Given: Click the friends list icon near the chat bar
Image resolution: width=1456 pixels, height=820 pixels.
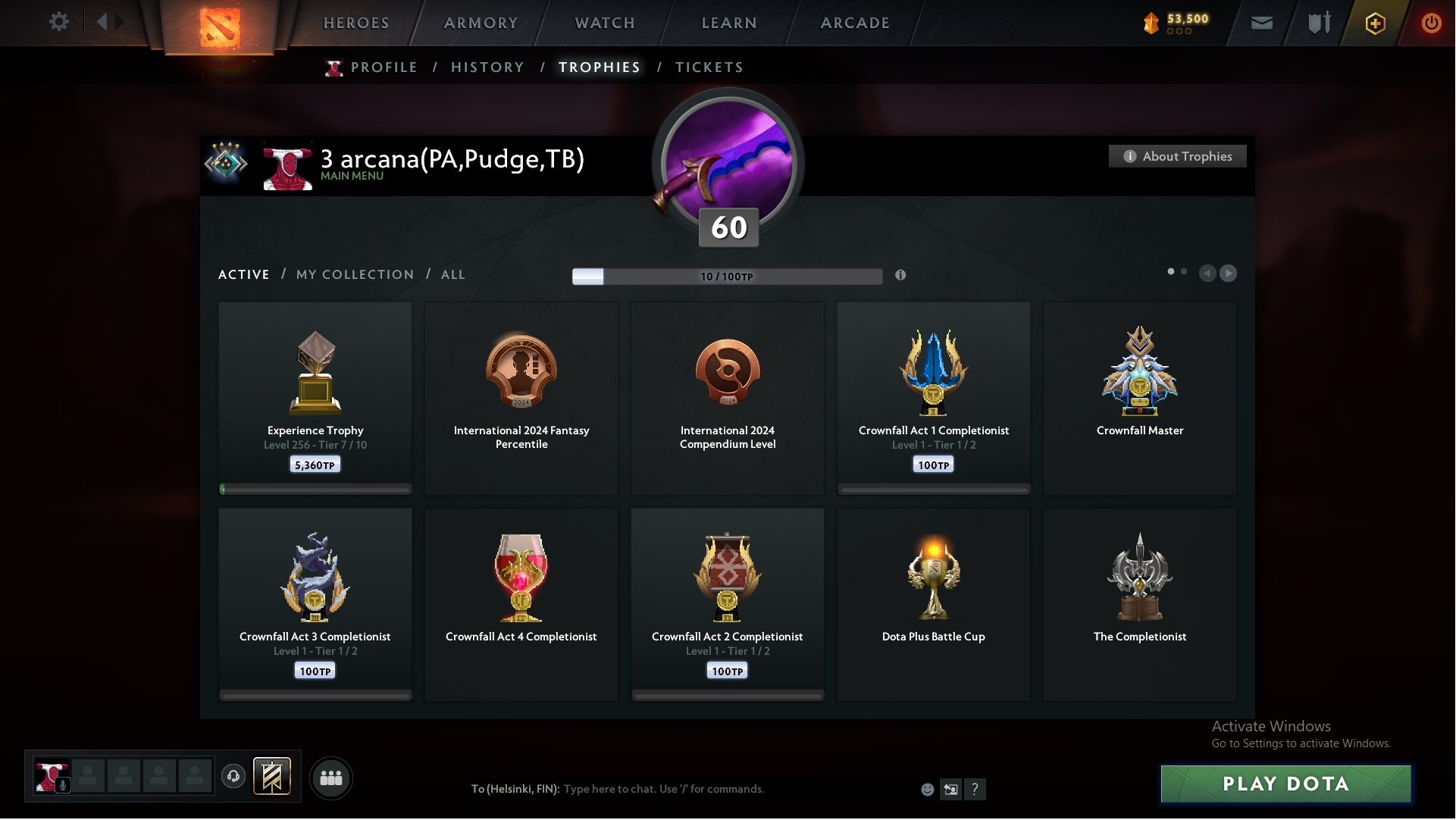Looking at the screenshot, I should click(x=331, y=778).
